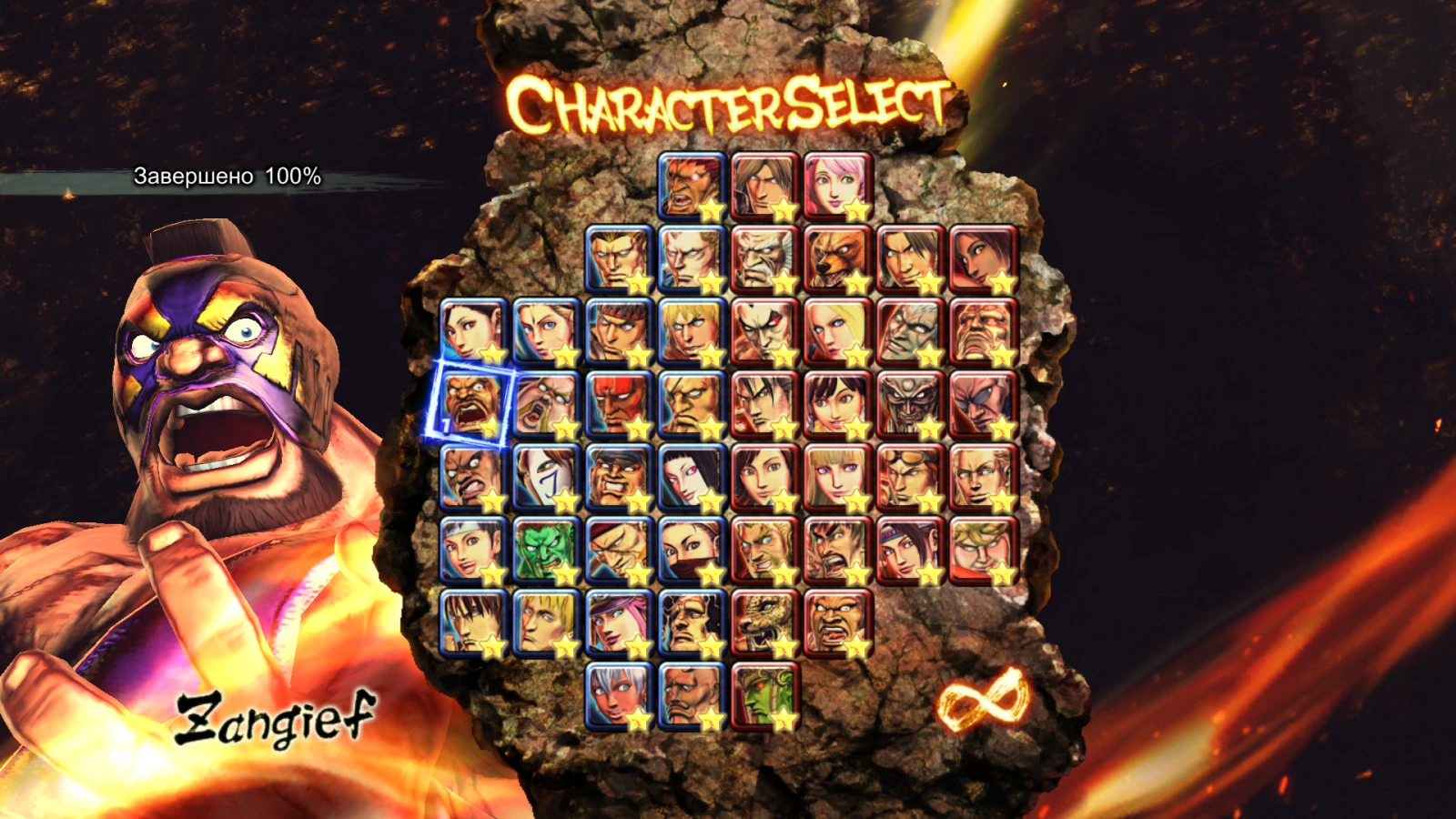Select Poison with the hat

tap(619, 624)
